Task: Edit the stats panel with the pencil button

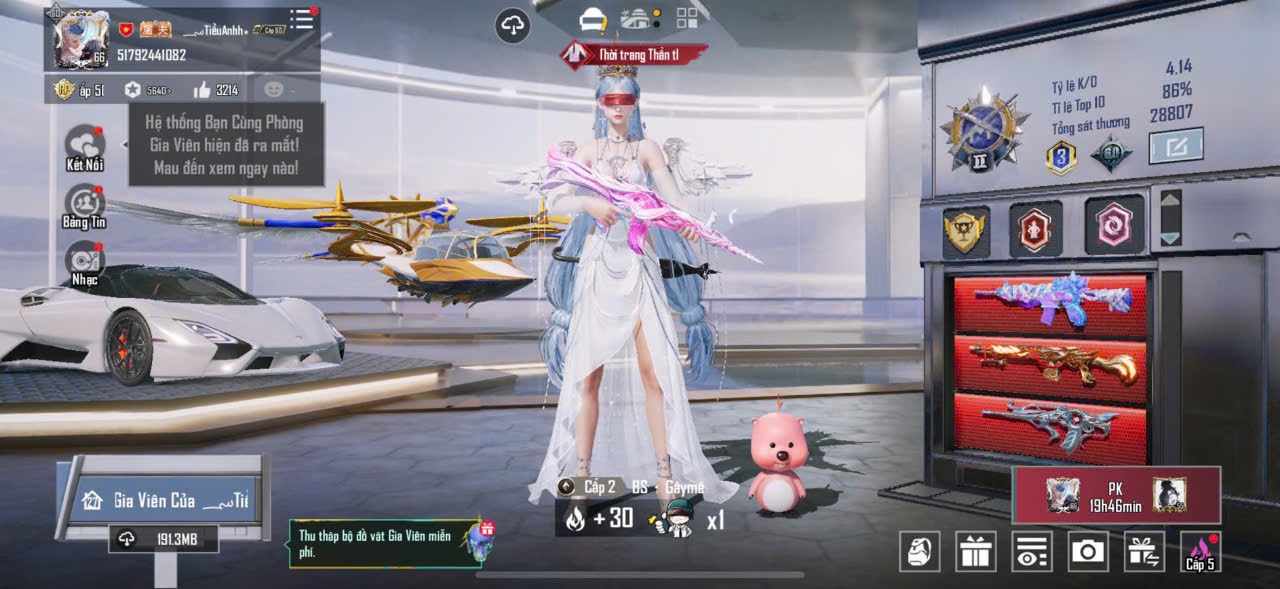Action: point(1175,147)
